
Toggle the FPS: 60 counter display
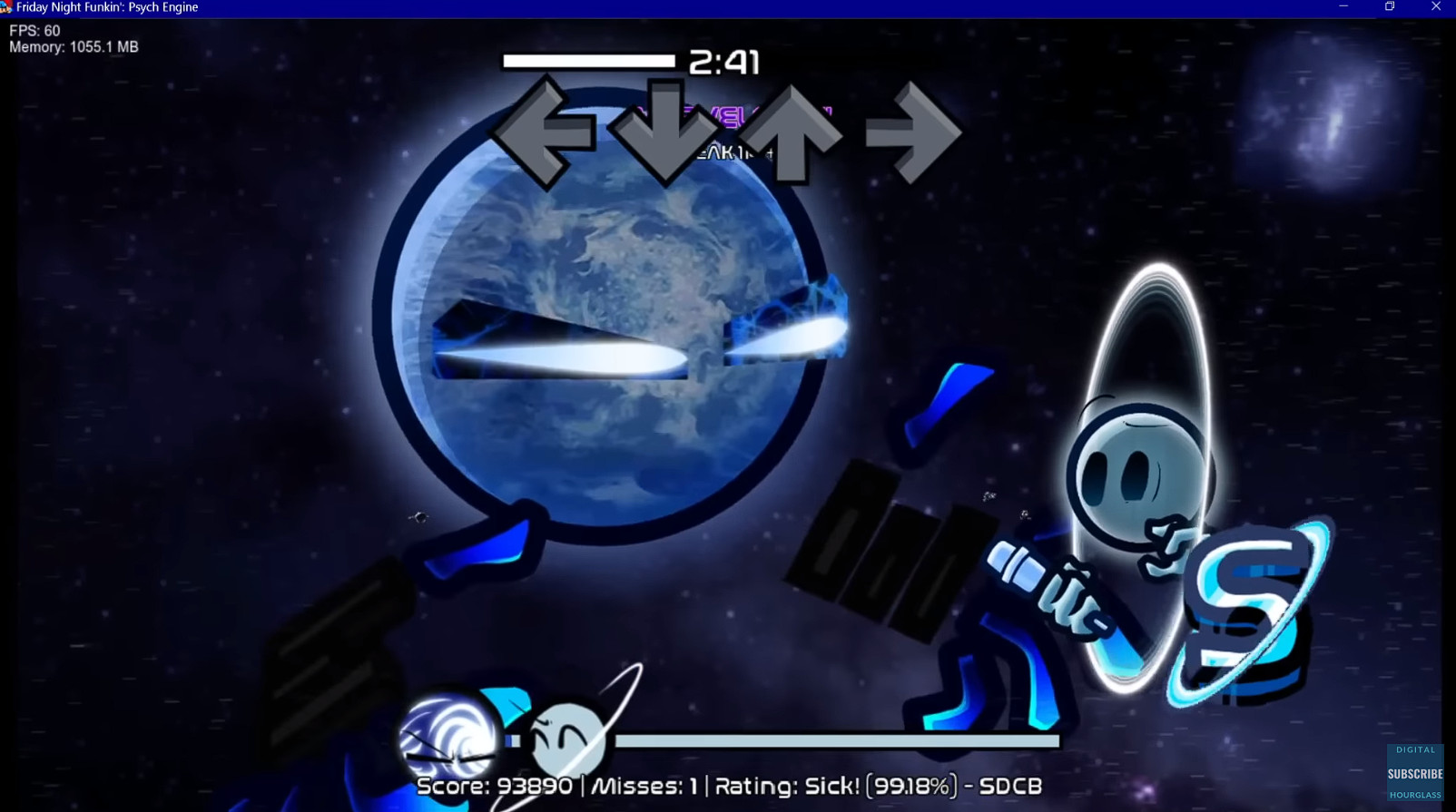[x=33, y=30]
